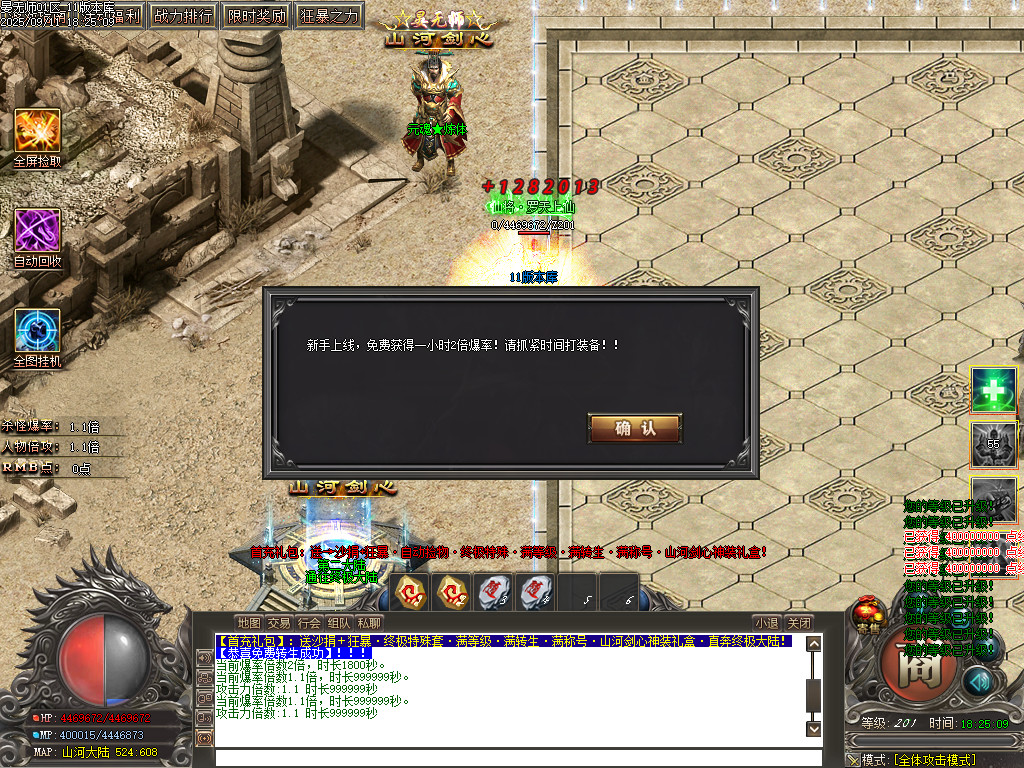This screenshot has width=1024, height=768.
Task: Open the 狂暴之力 berserk power menu
Action: [328, 16]
